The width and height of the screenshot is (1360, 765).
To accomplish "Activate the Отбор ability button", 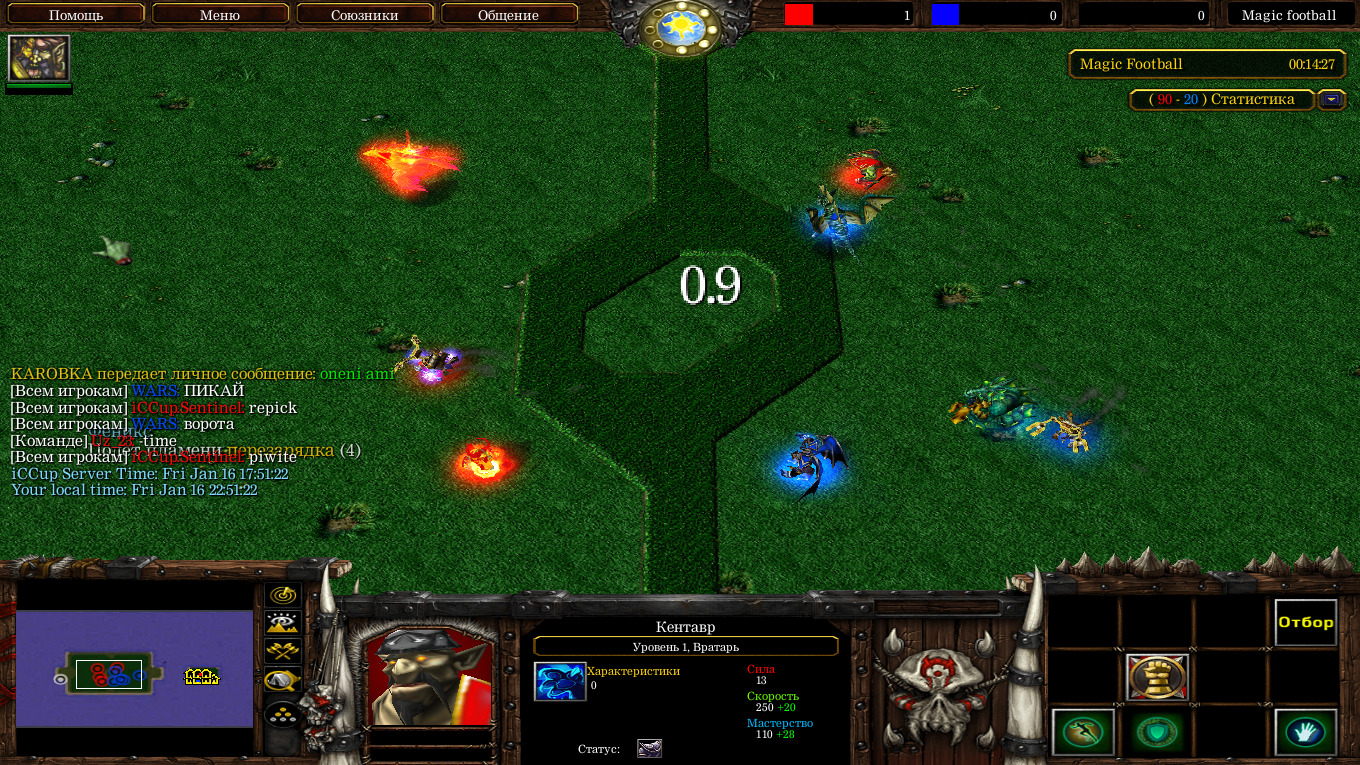I will point(1305,623).
